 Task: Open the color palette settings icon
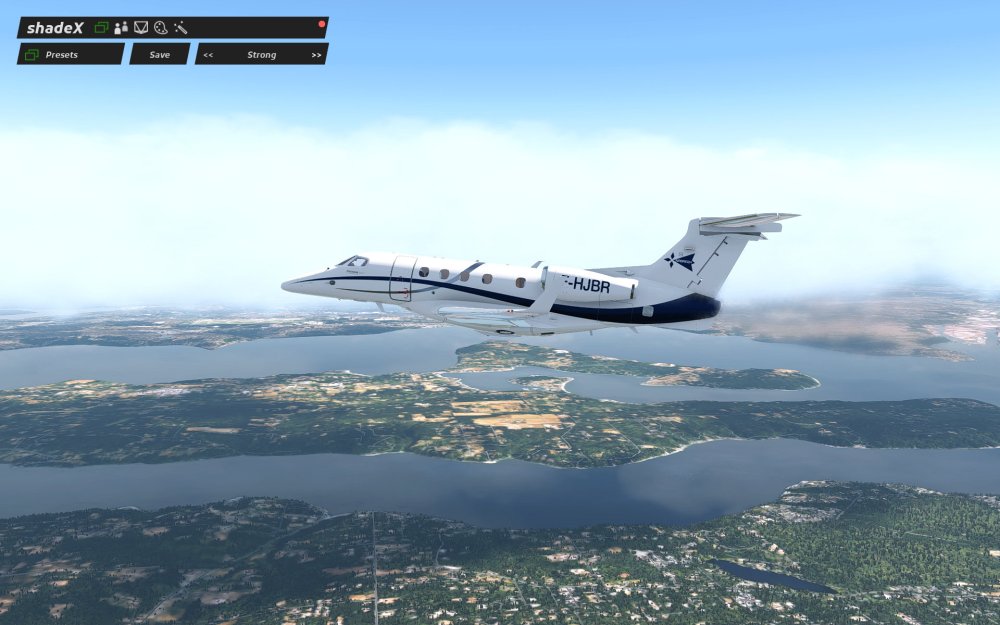[160, 27]
